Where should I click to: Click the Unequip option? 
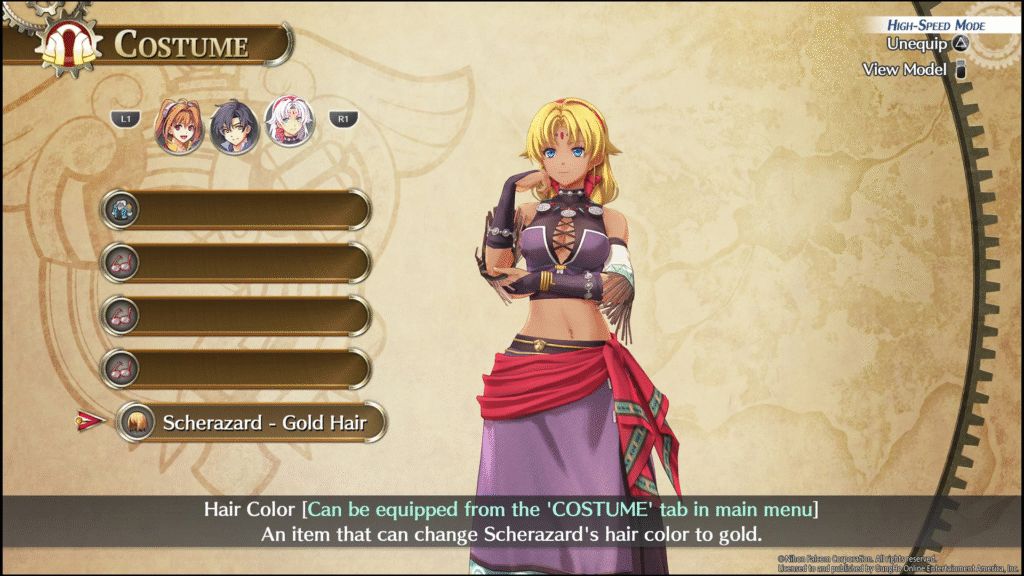tap(927, 44)
